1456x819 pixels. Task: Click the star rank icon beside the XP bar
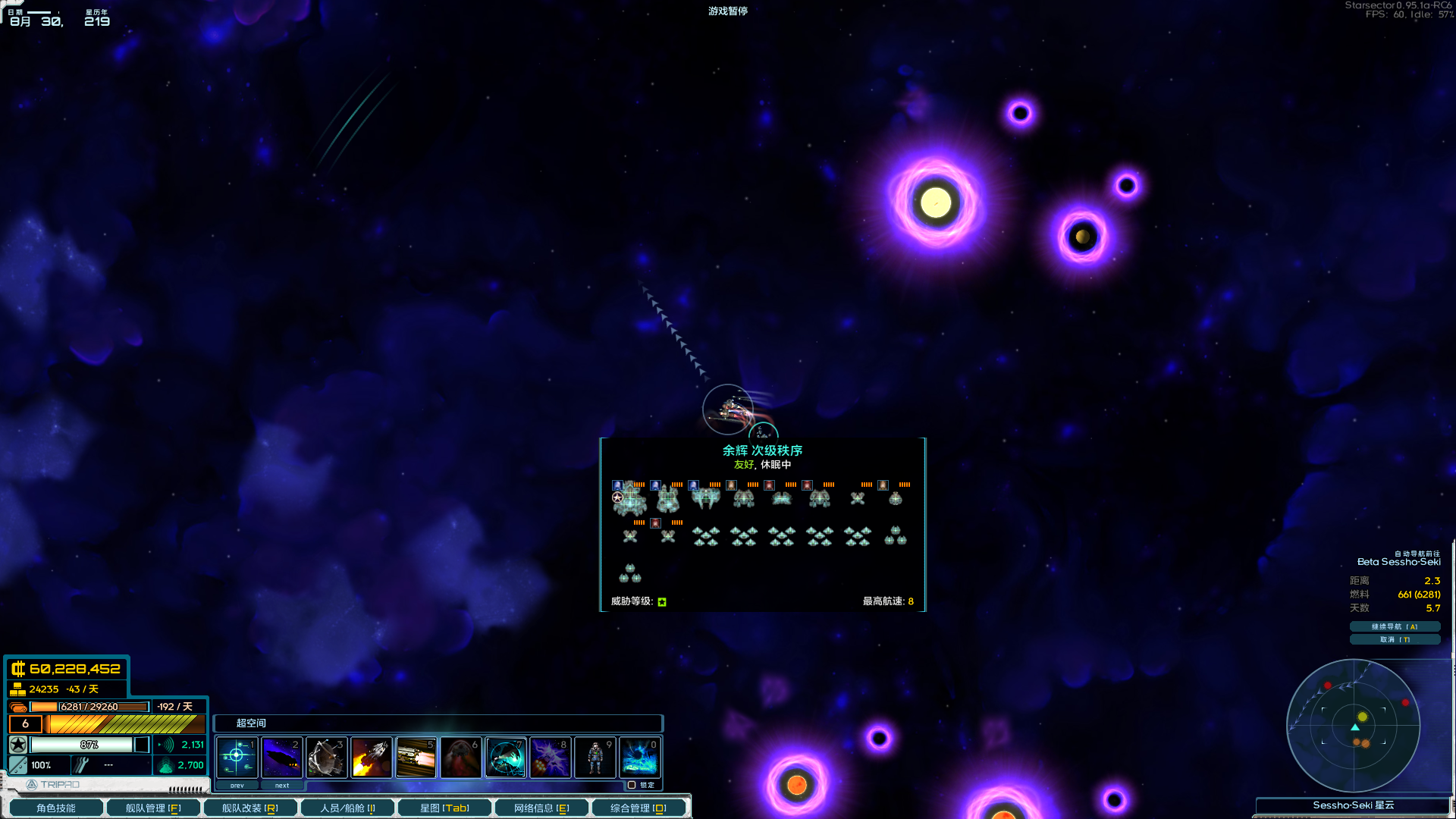pos(17,745)
